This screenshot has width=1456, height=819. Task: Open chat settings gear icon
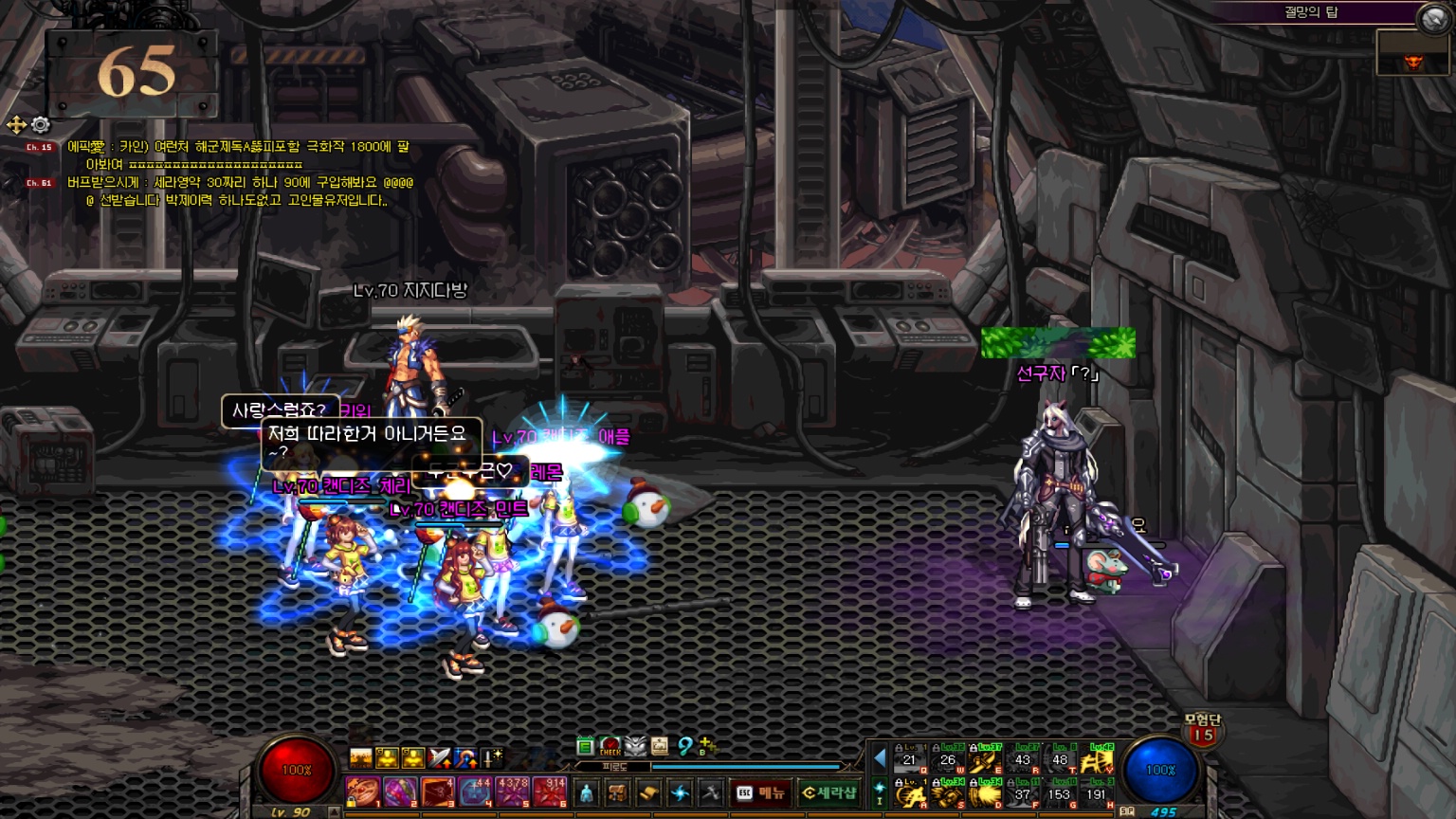41,125
